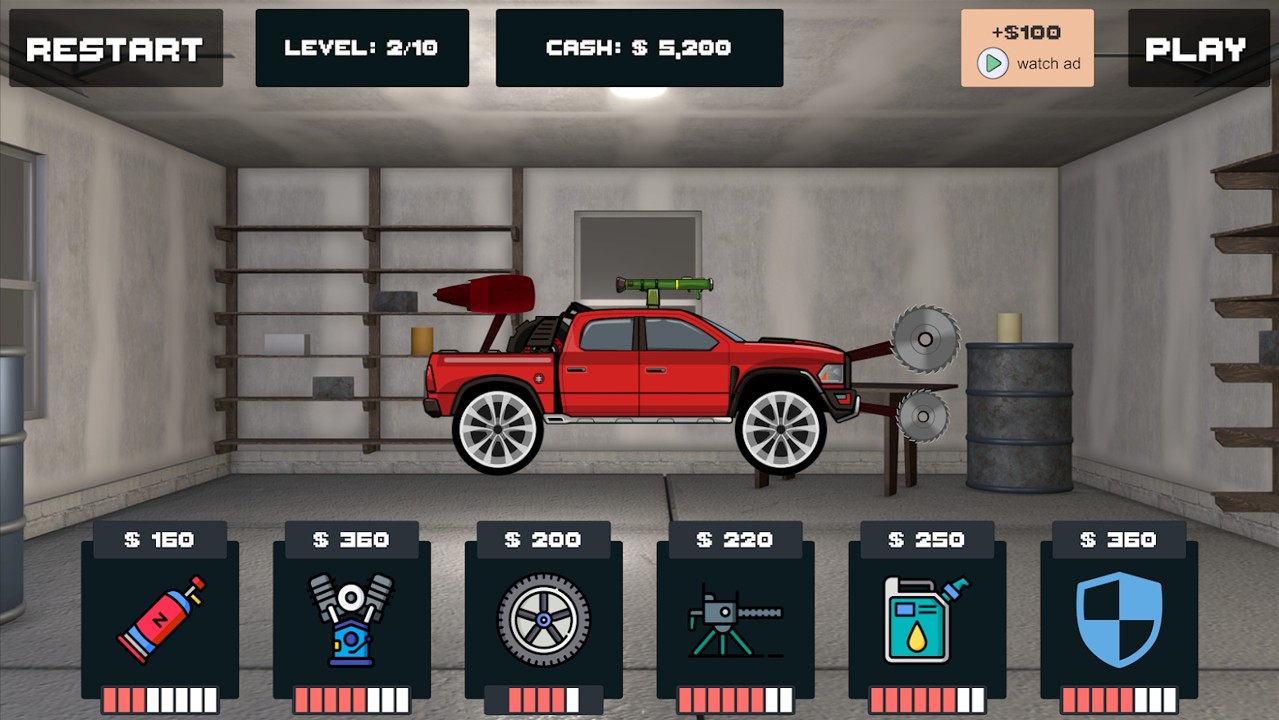
Task: Upgrade the engine for $360
Action: 351,619
